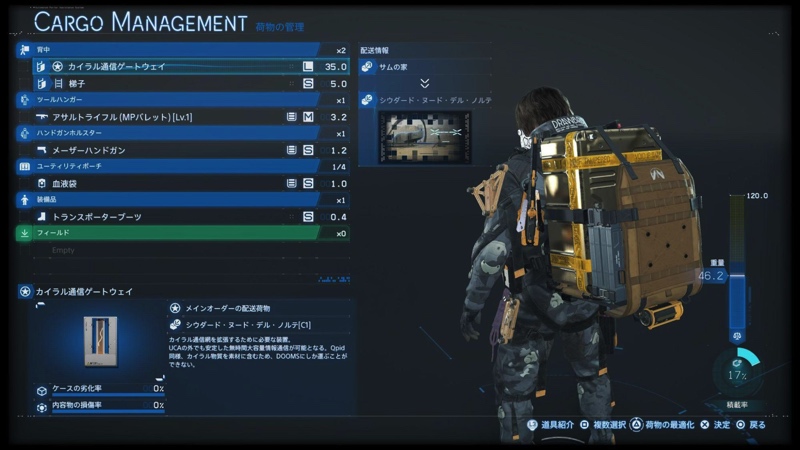
Task: Select the 梯子 ladder cargo row
Action: [x=180, y=84]
